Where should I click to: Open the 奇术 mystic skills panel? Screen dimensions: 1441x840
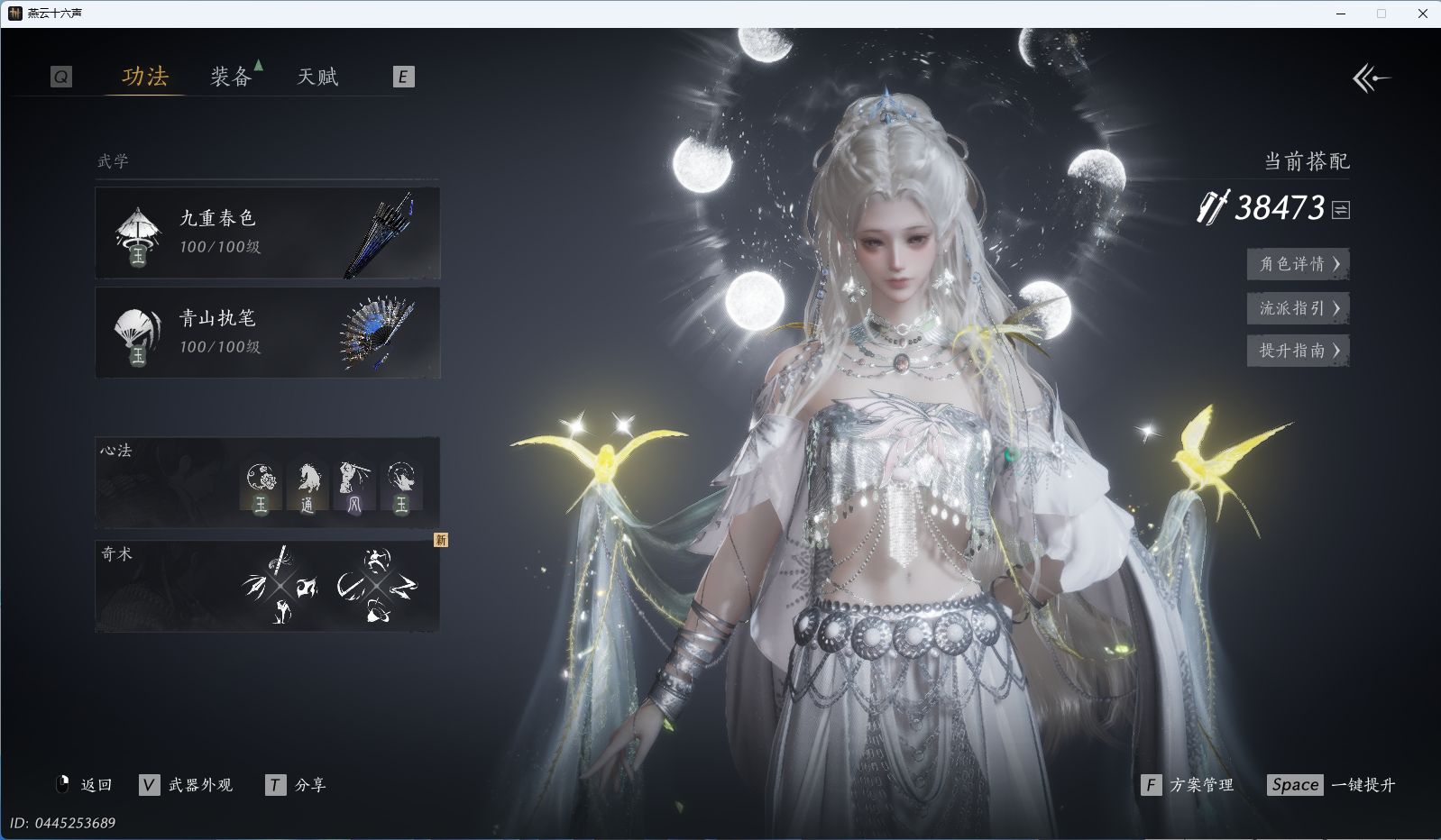(268, 587)
